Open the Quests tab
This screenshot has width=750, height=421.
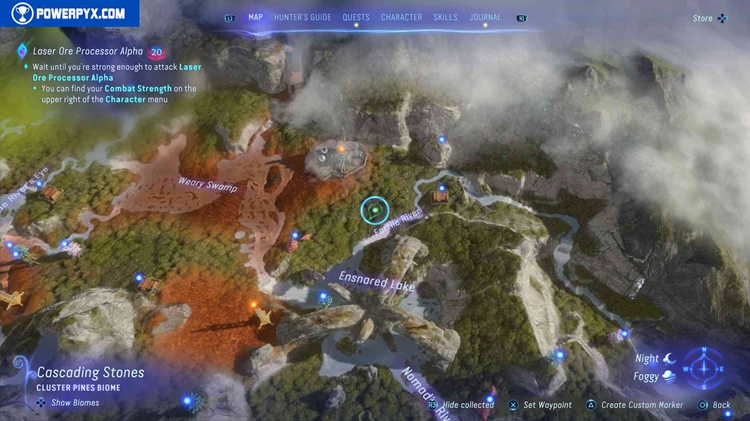[356, 17]
